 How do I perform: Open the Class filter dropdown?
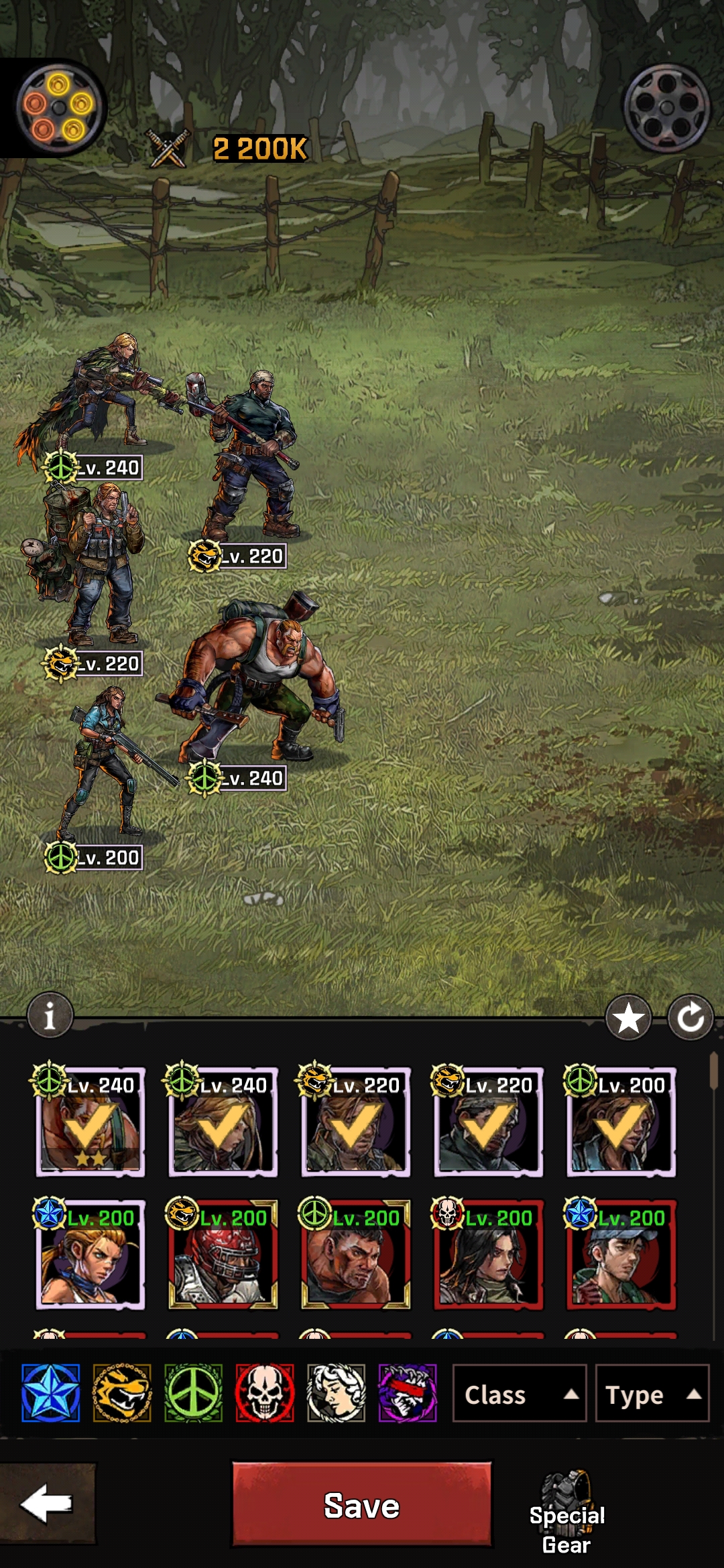(x=520, y=1393)
